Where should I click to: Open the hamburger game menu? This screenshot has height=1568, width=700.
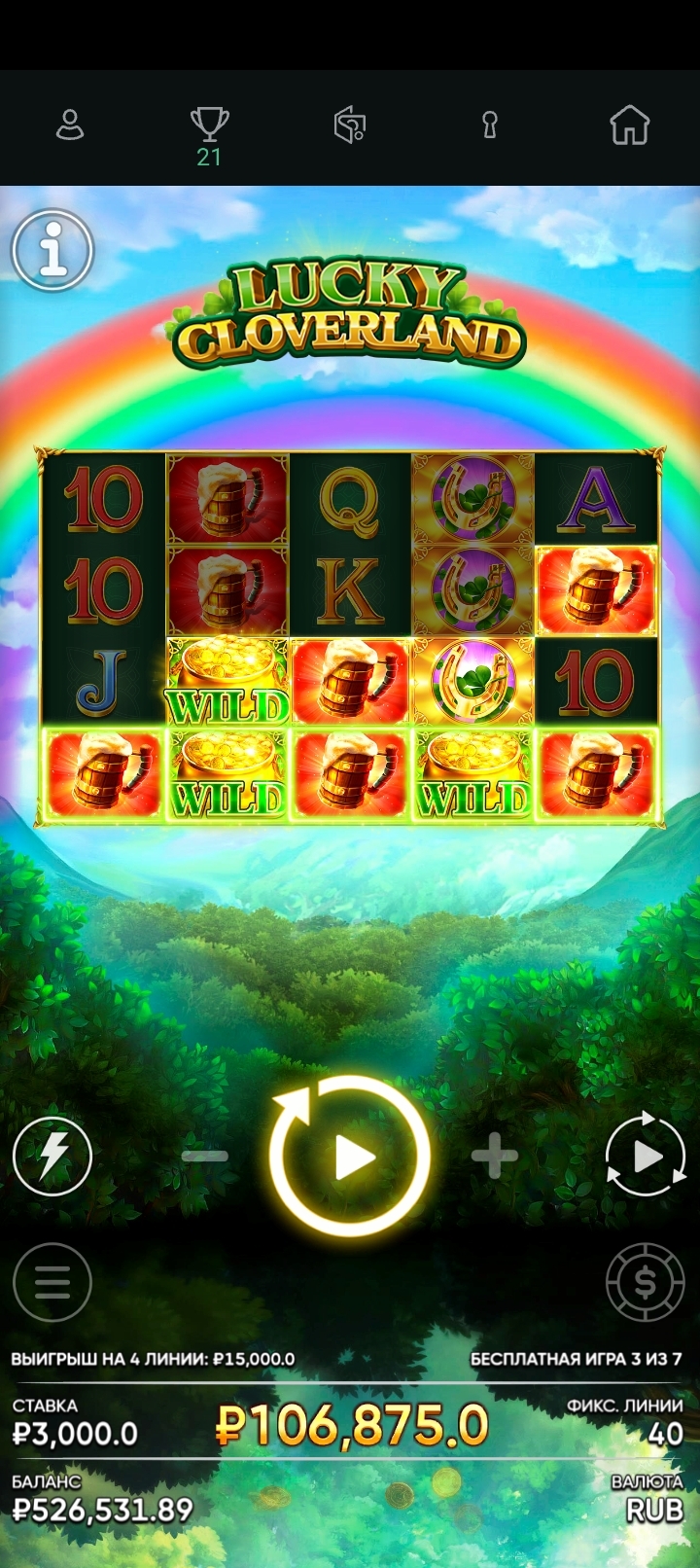(x=52, y=1282)
